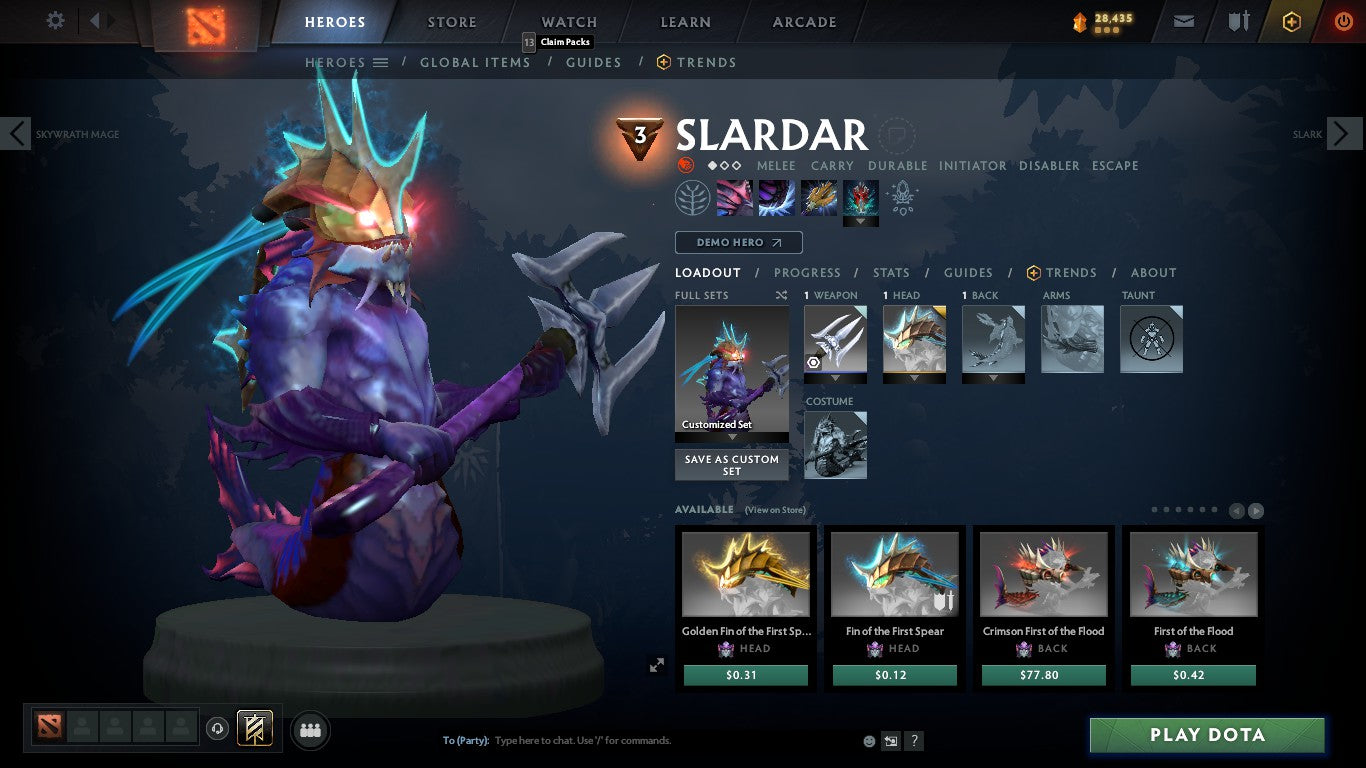Open the settings gear icon
Screen dimensions: 1366x768
(x=55, y=19)
